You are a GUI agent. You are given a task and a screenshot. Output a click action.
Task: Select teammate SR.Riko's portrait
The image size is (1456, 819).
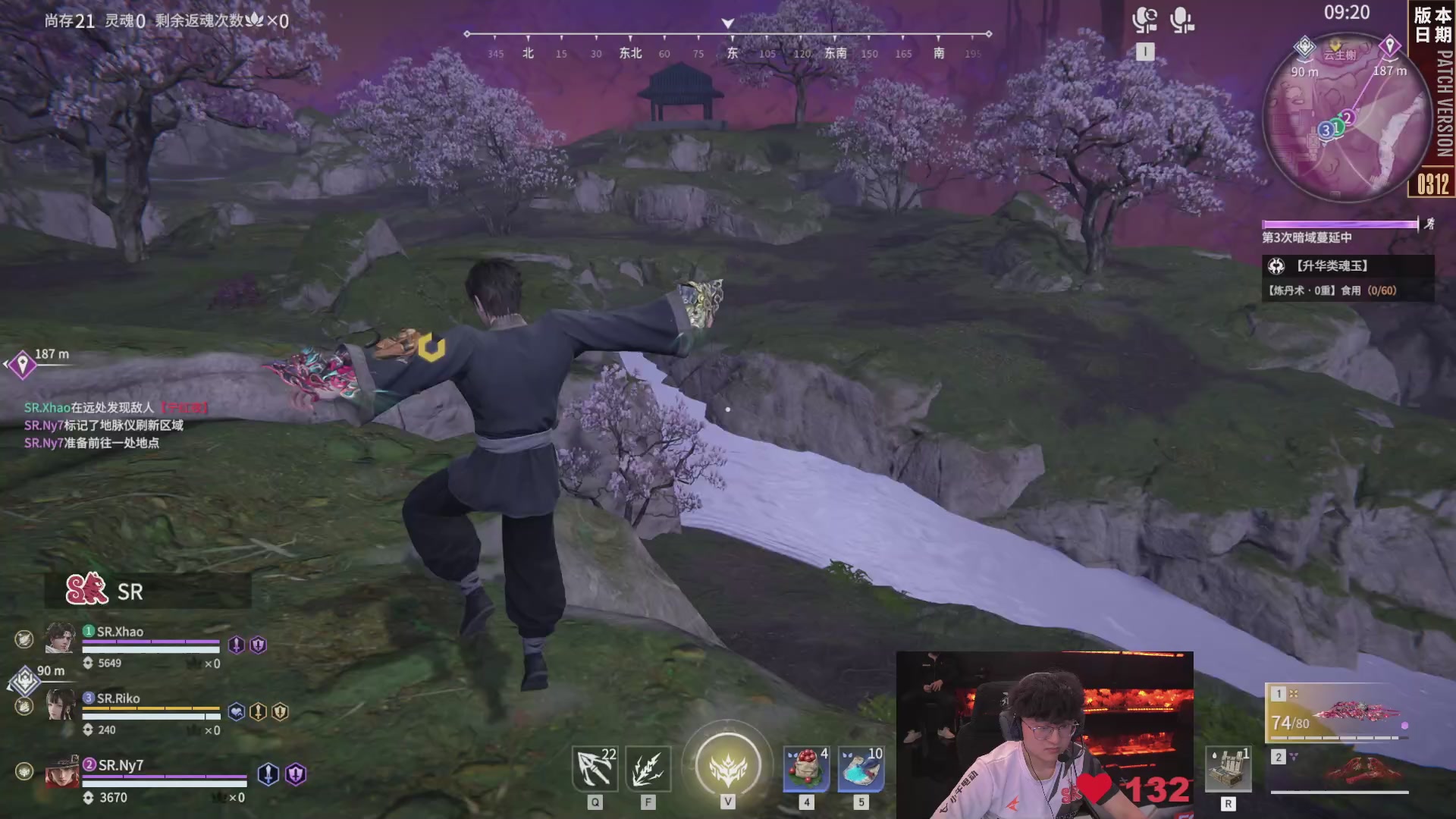point(60,704)
